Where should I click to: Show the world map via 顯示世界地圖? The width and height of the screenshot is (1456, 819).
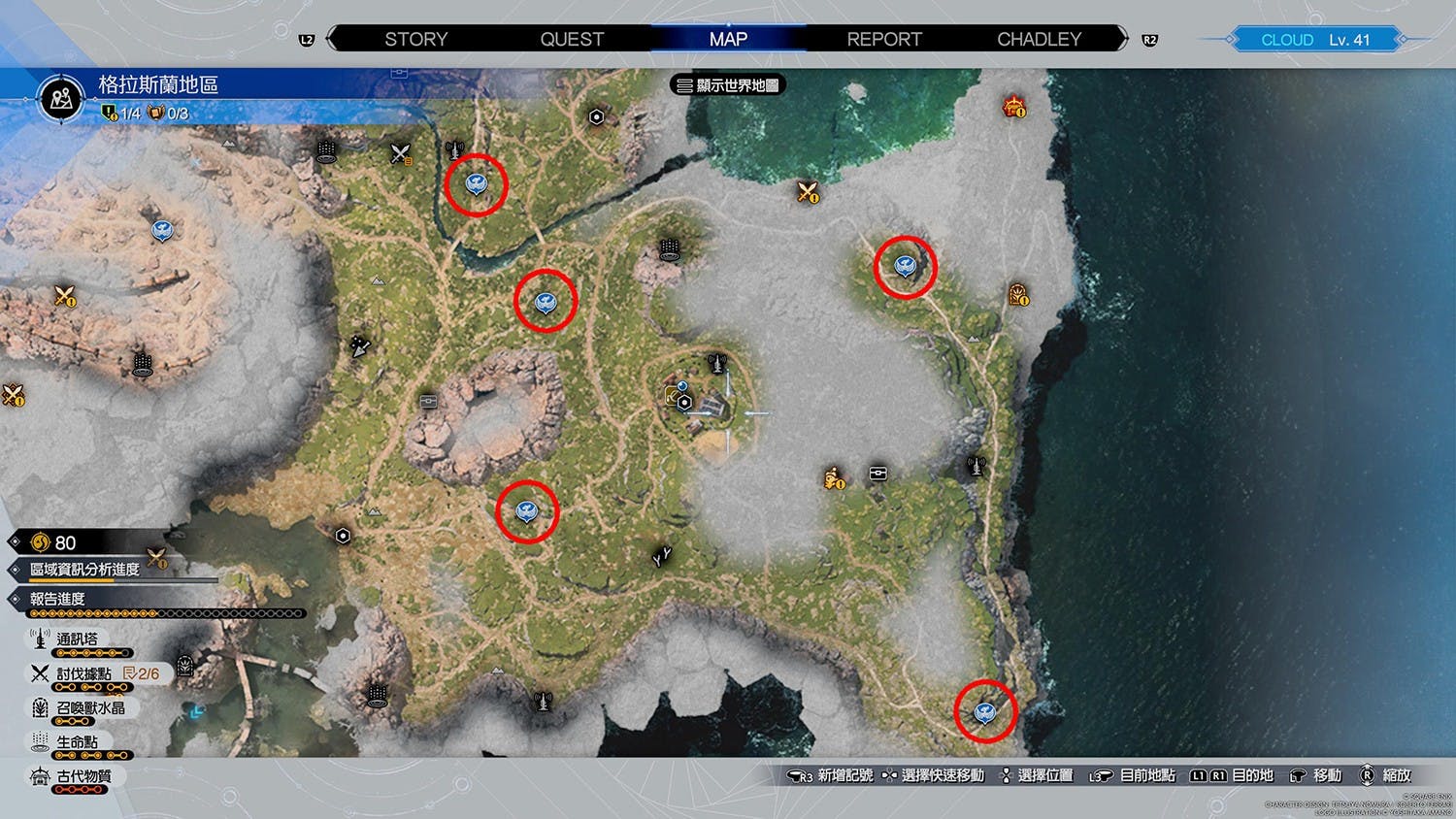click(x=728, y=85)
